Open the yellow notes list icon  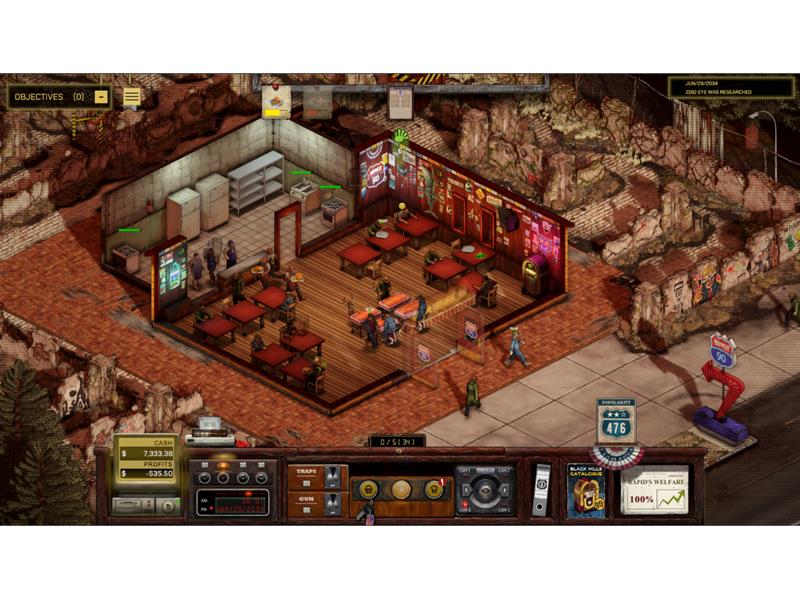(x=131, y=96)
